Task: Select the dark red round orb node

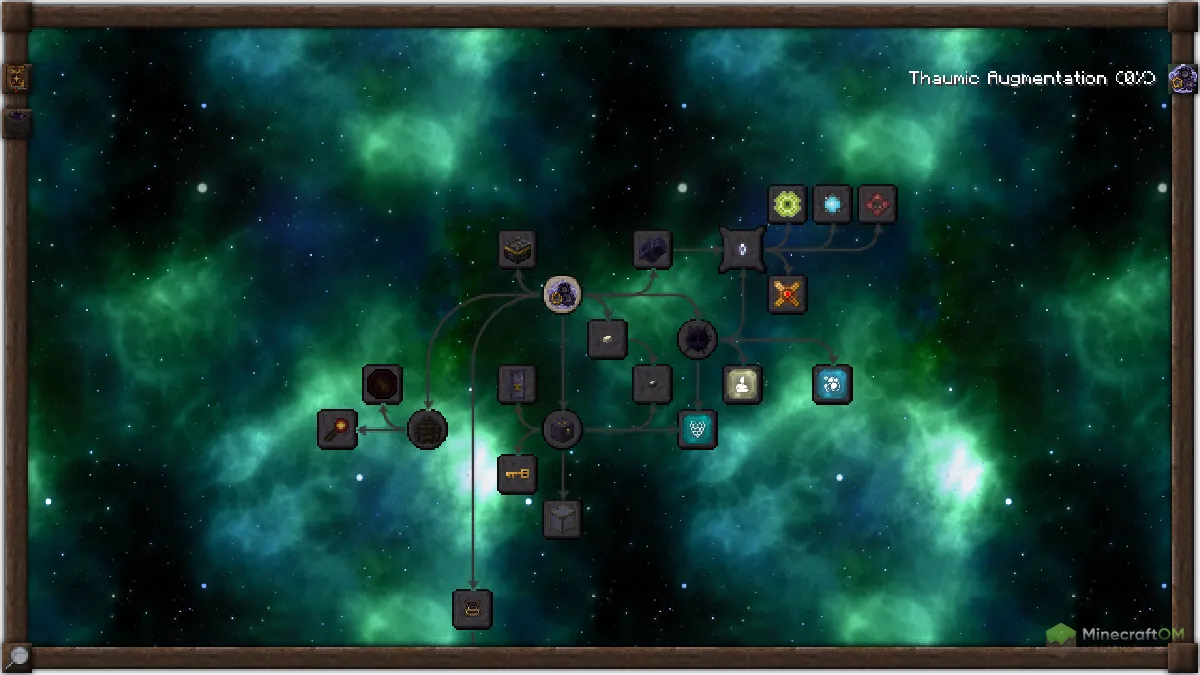Action: point(382,384)
